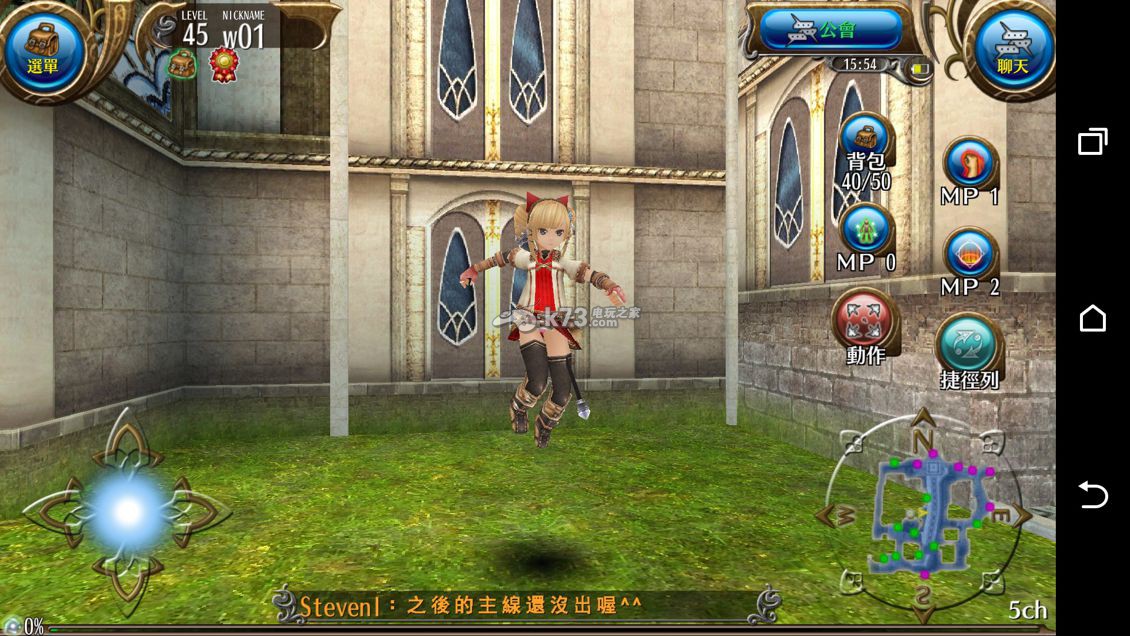
Task: Open the 公會 guild panel
Action: click(830, 30)
